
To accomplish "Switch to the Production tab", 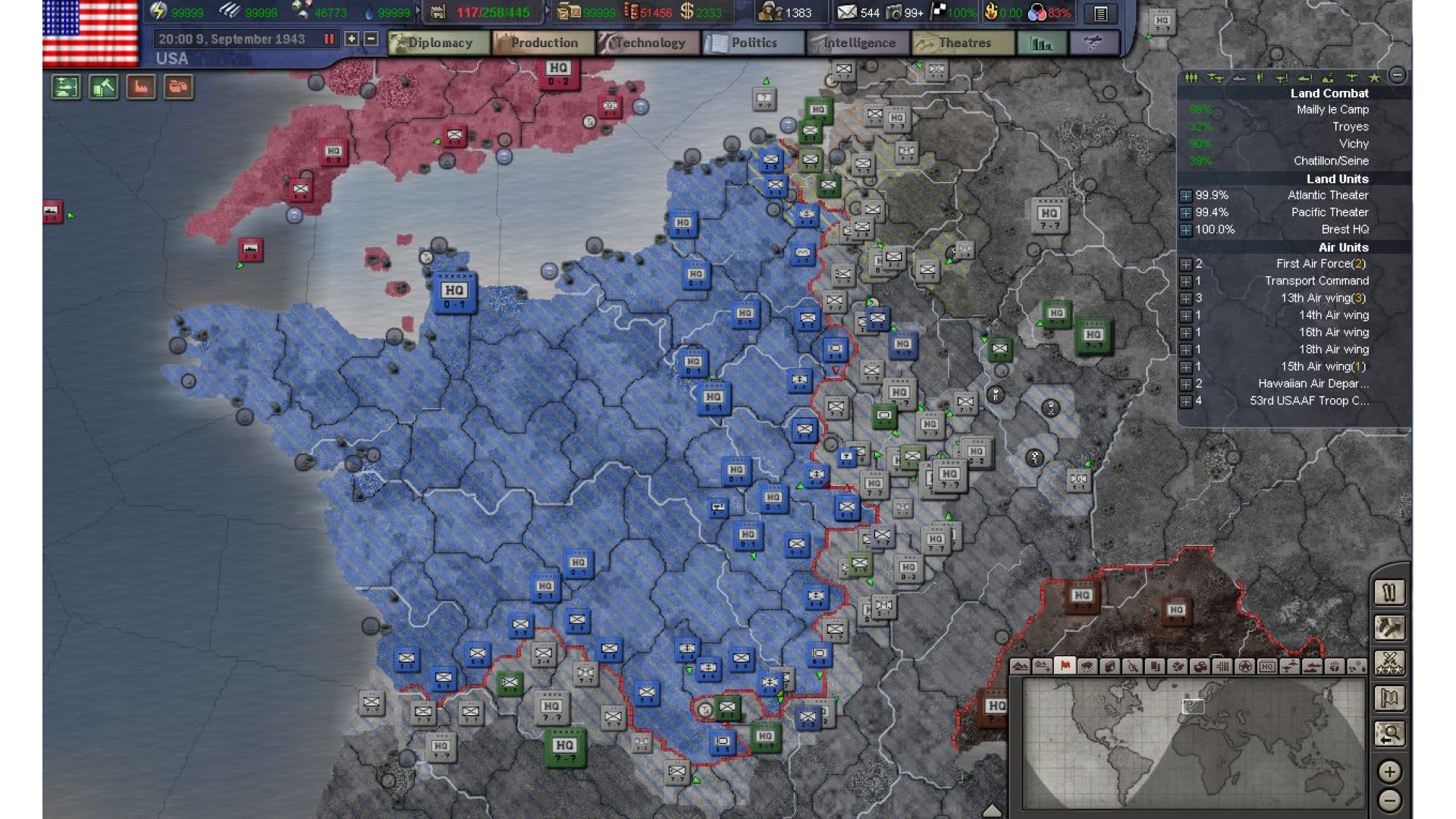I will point(536,43).
